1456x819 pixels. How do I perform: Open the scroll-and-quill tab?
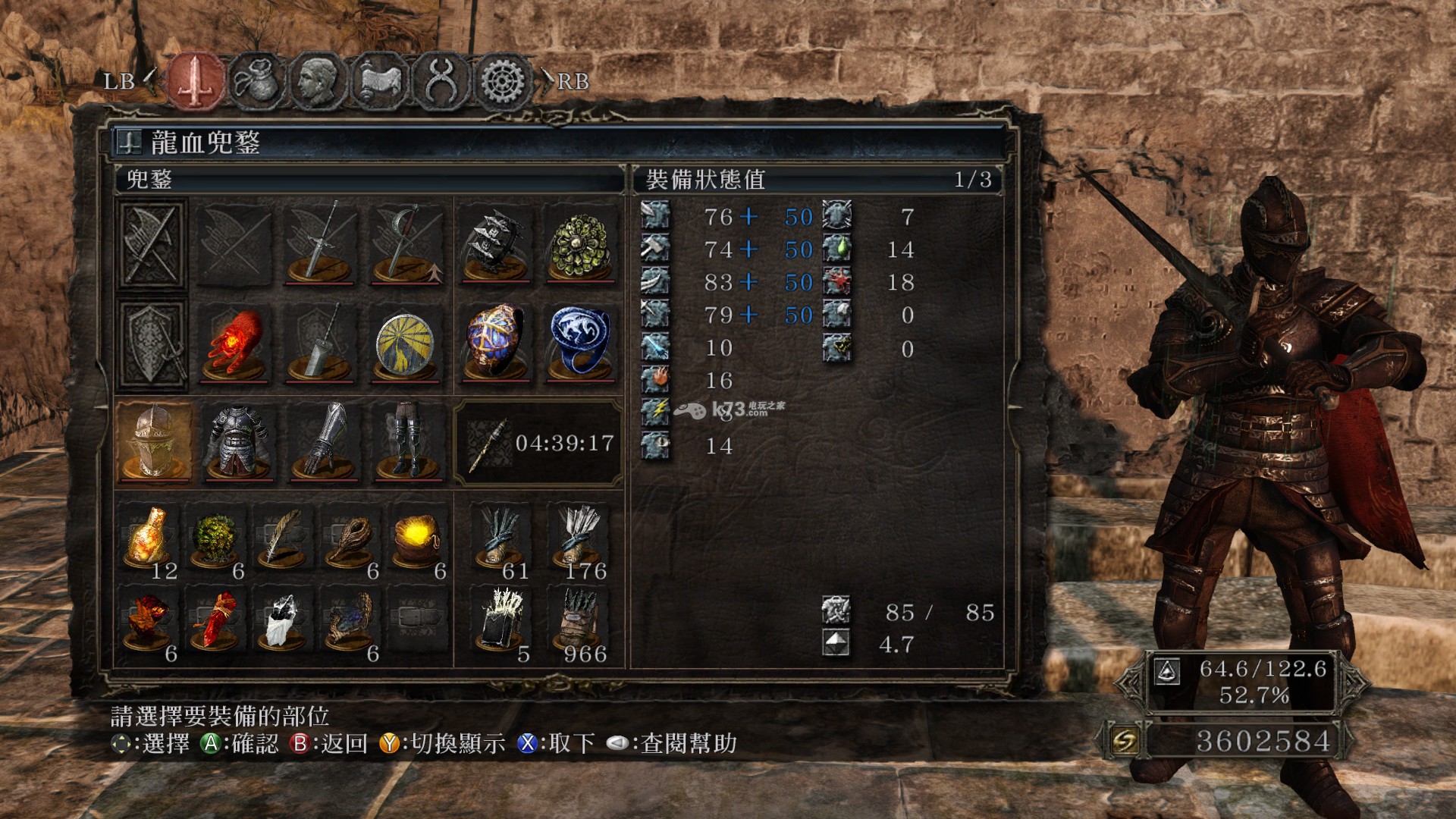pos(379,80)
